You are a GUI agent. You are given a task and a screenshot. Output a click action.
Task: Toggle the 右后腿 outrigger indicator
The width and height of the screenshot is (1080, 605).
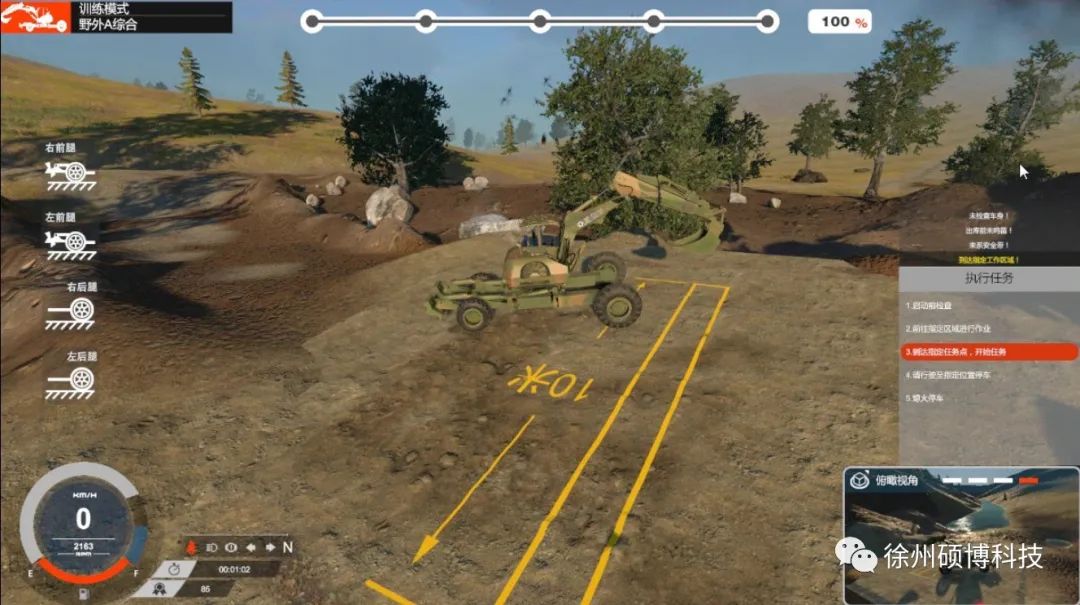(70, 311)
